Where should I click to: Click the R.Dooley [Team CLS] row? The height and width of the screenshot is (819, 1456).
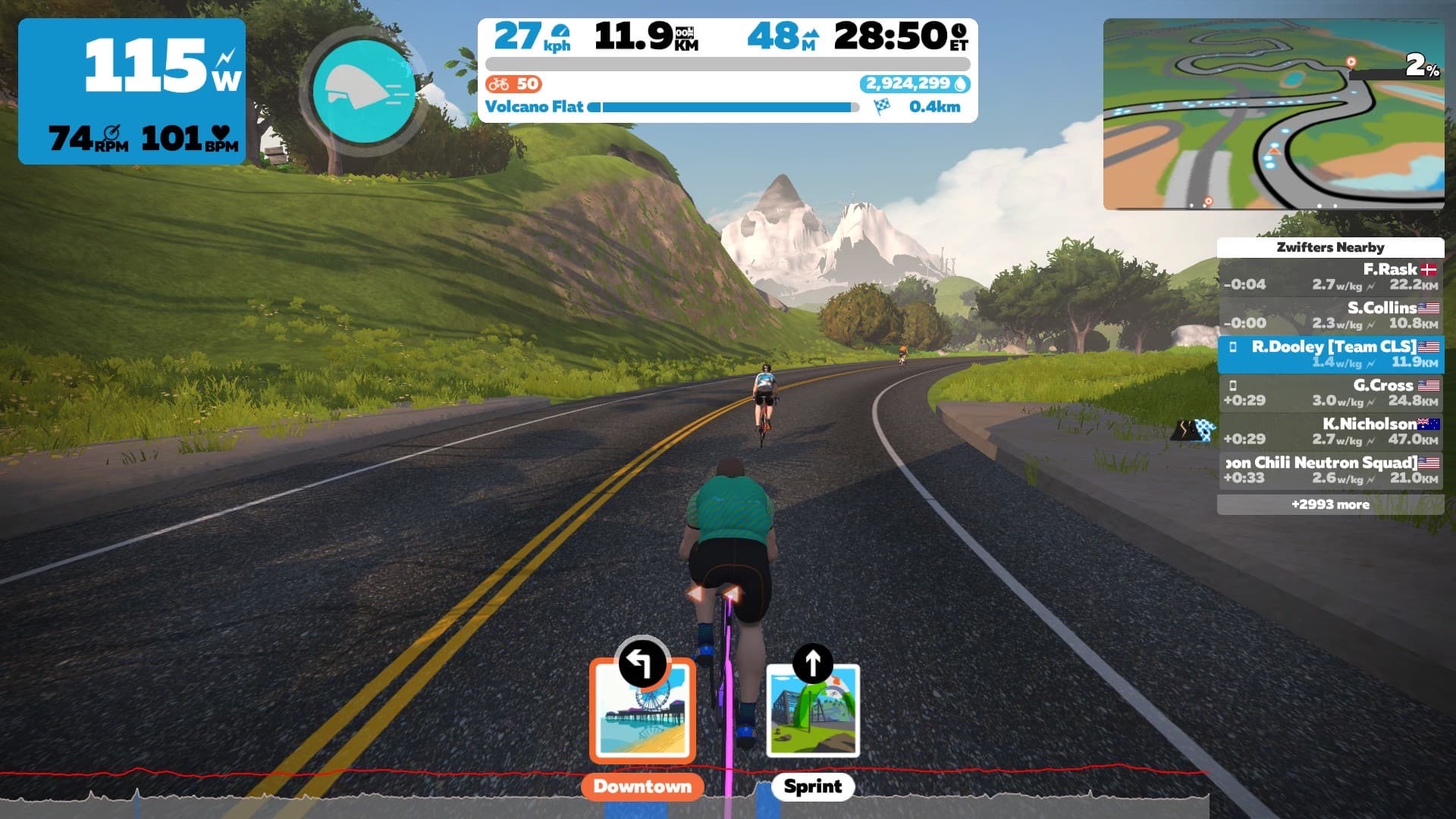[1330, 354]
